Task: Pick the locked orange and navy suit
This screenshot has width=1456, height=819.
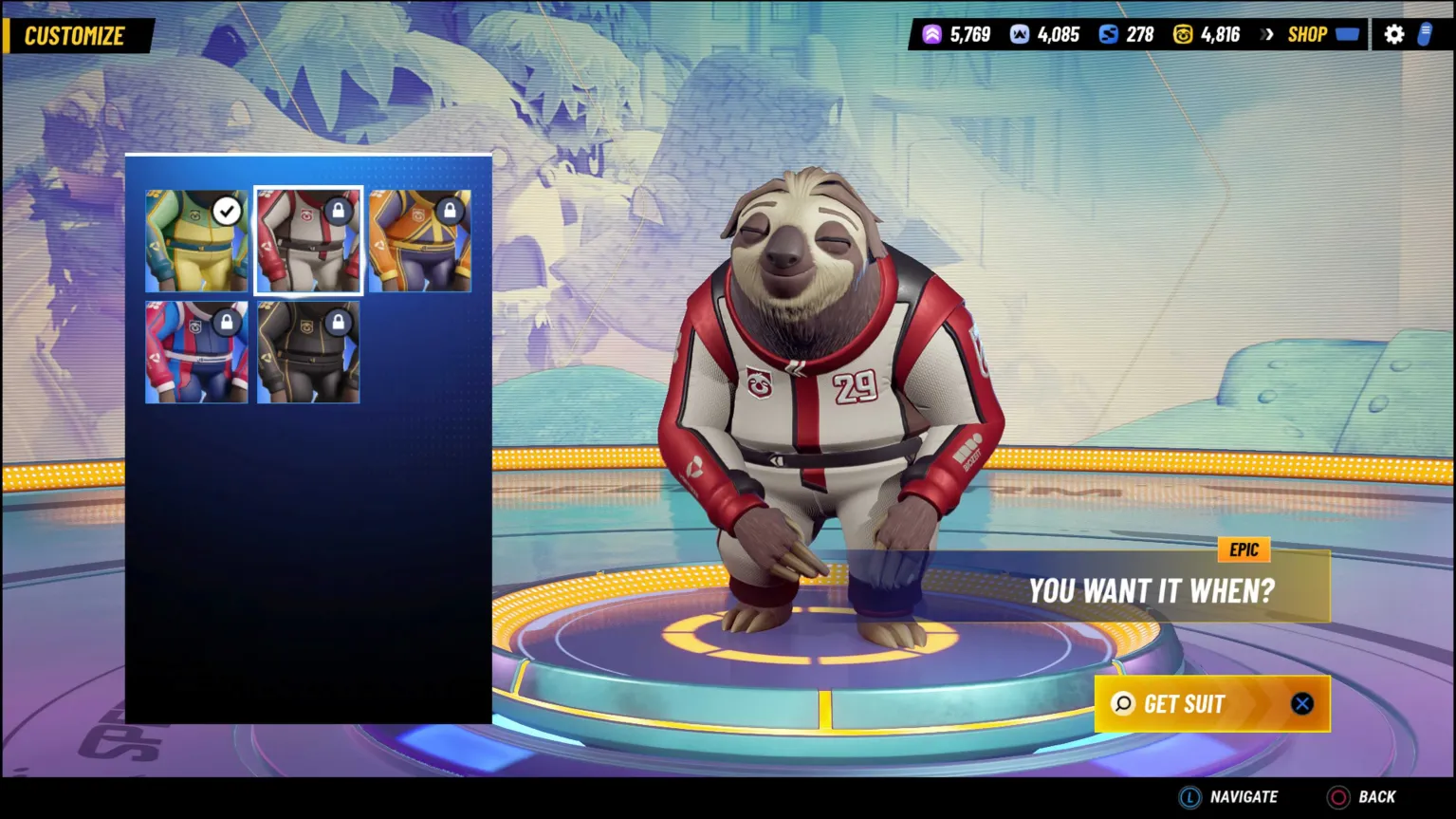Action: [420, 241]
